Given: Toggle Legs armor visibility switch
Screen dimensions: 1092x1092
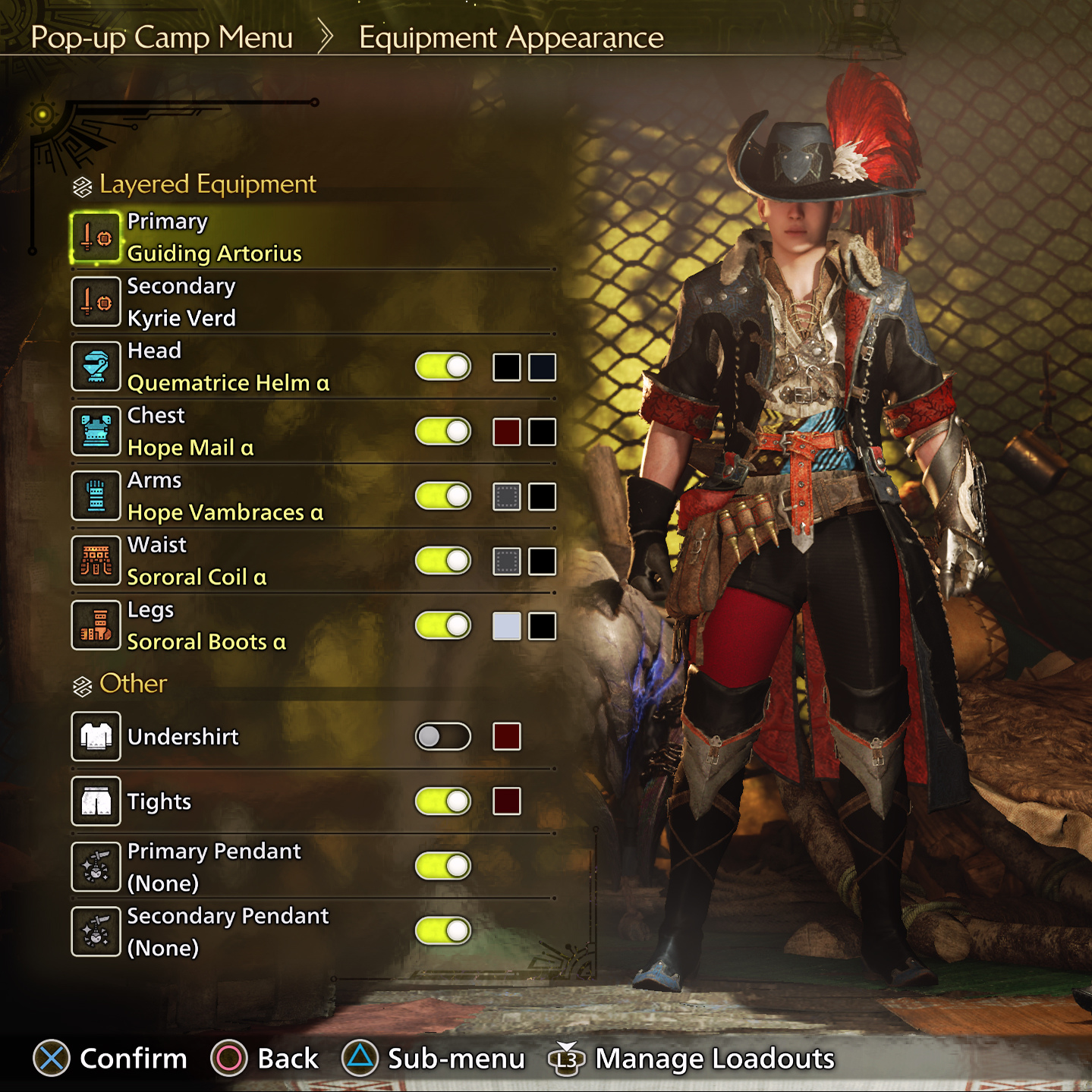Looking at the screenshot, I should (443, 626).
